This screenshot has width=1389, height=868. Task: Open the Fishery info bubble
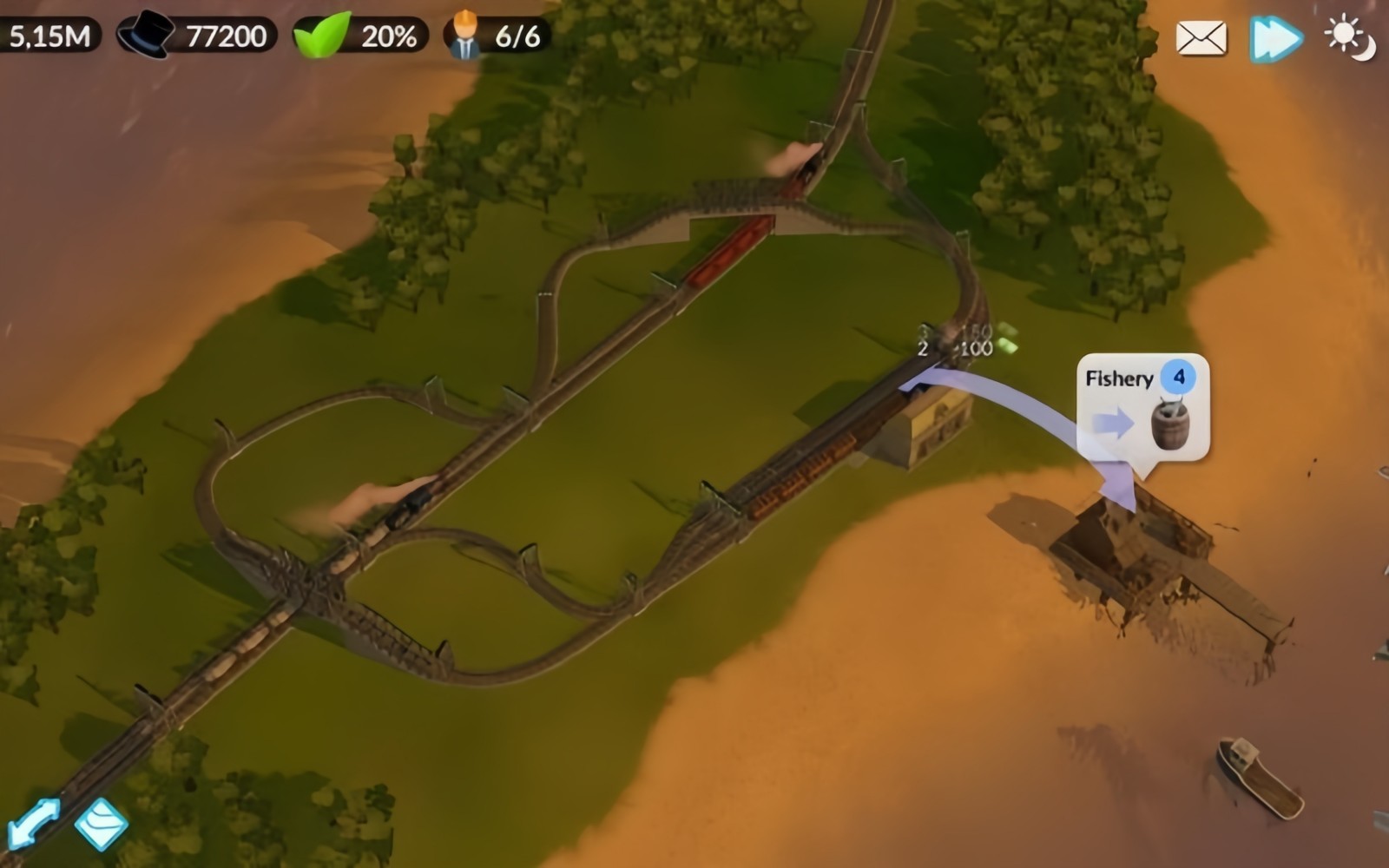coord(1142,406)
